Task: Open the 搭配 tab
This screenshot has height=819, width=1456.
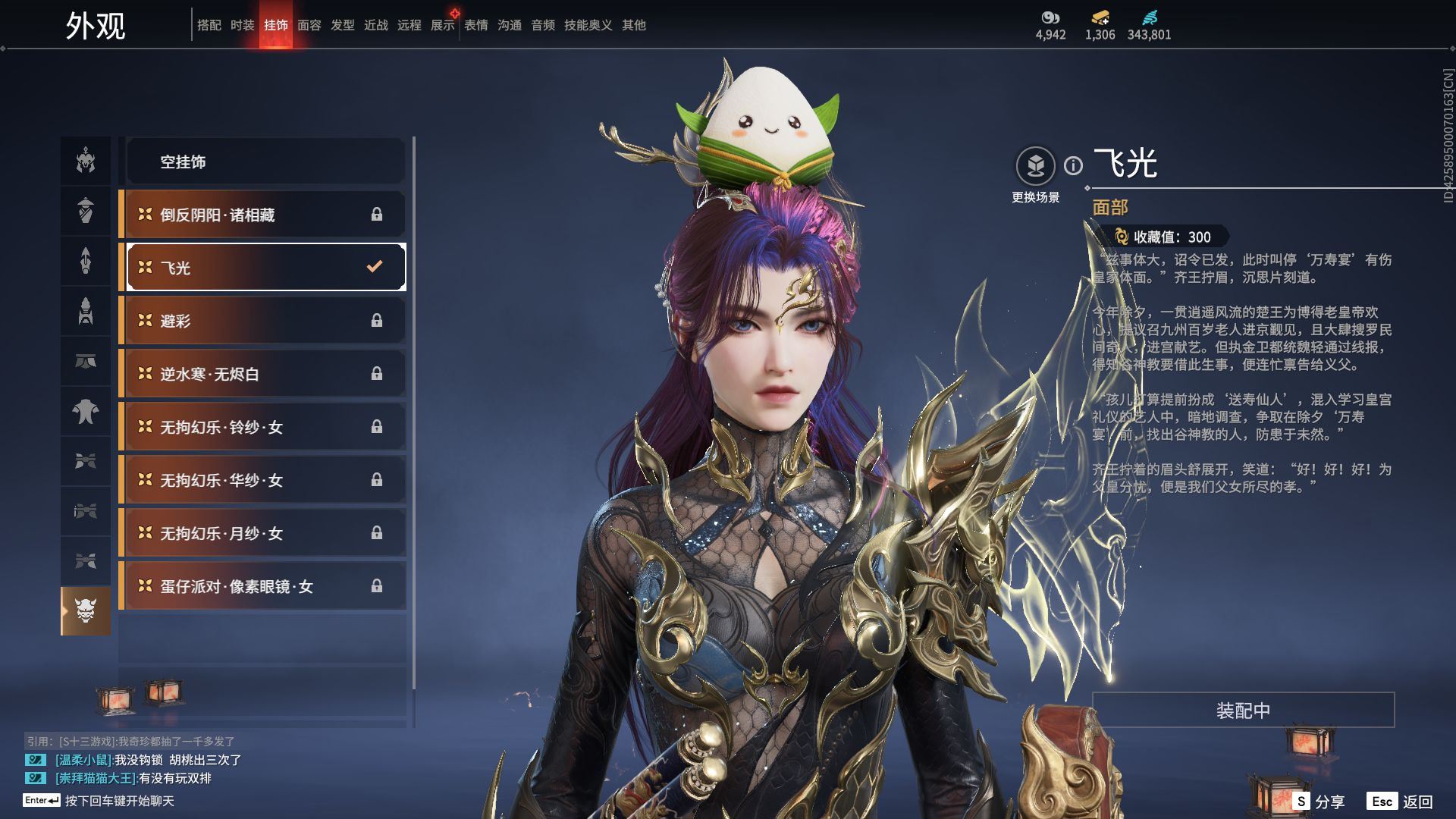Action: [x=209, y=25]
